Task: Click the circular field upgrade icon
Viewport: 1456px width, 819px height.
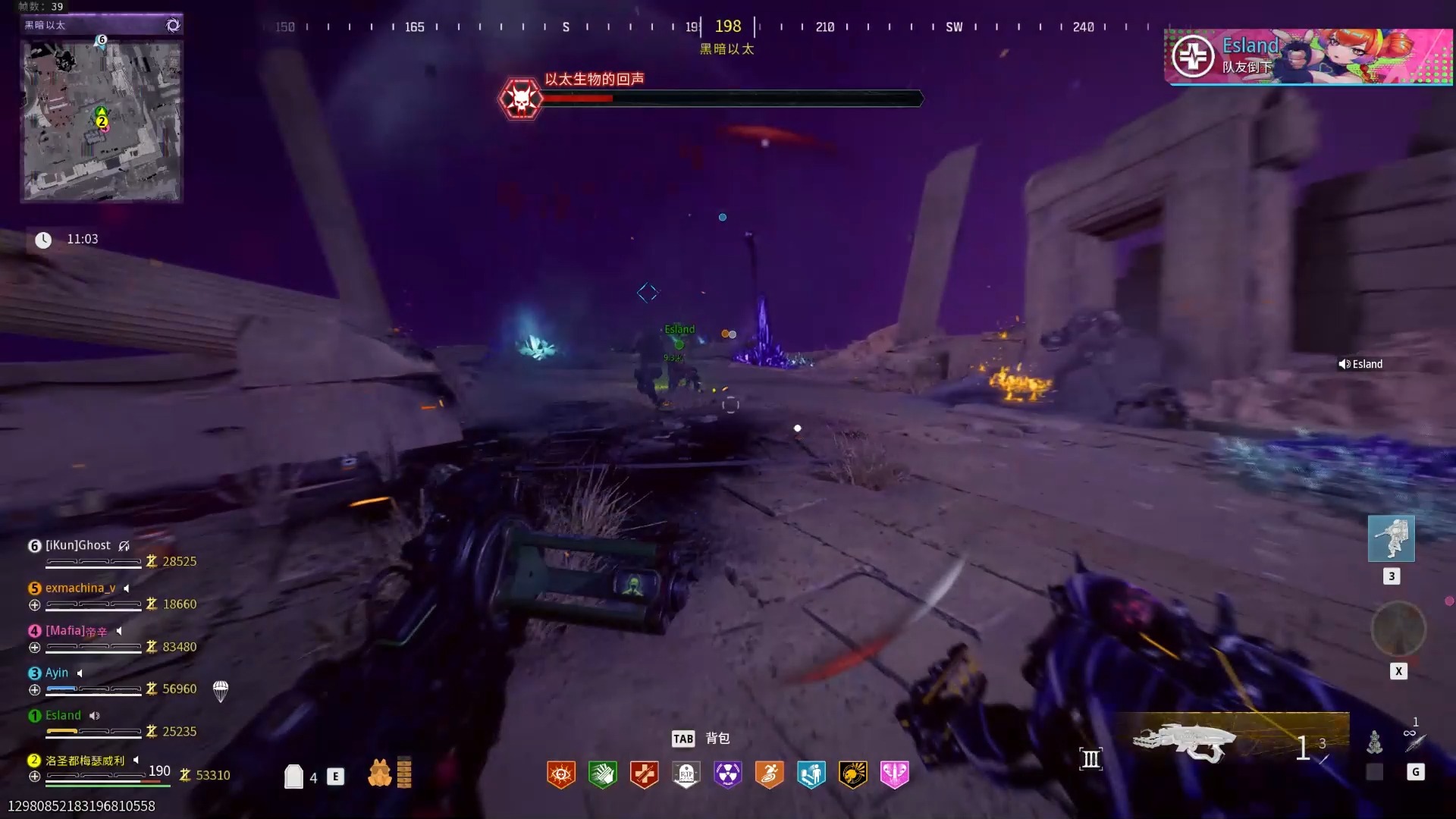Action: 1398,629
